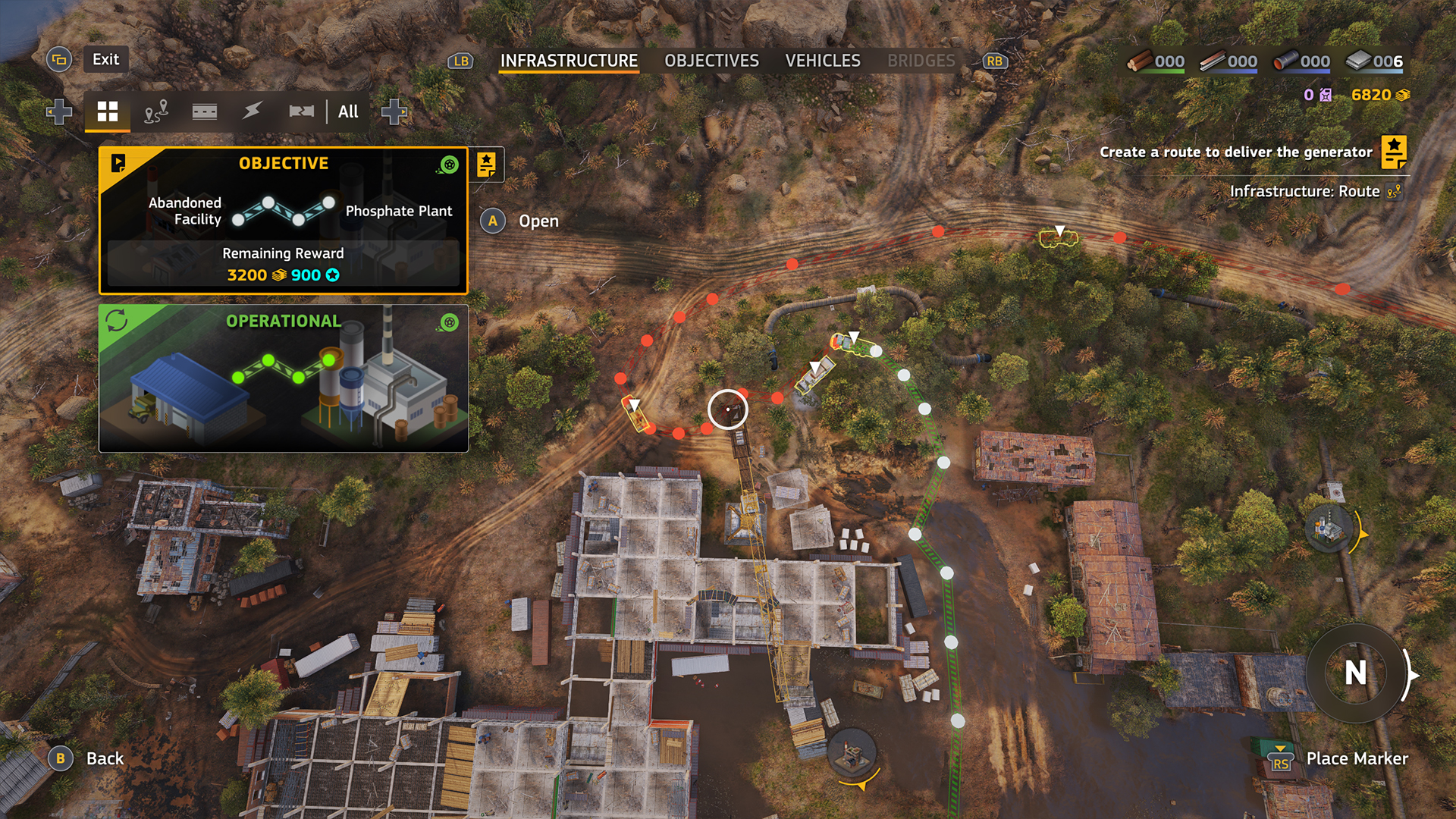Open the All filter selector
Screen dimensions: 1456x819
347,111
